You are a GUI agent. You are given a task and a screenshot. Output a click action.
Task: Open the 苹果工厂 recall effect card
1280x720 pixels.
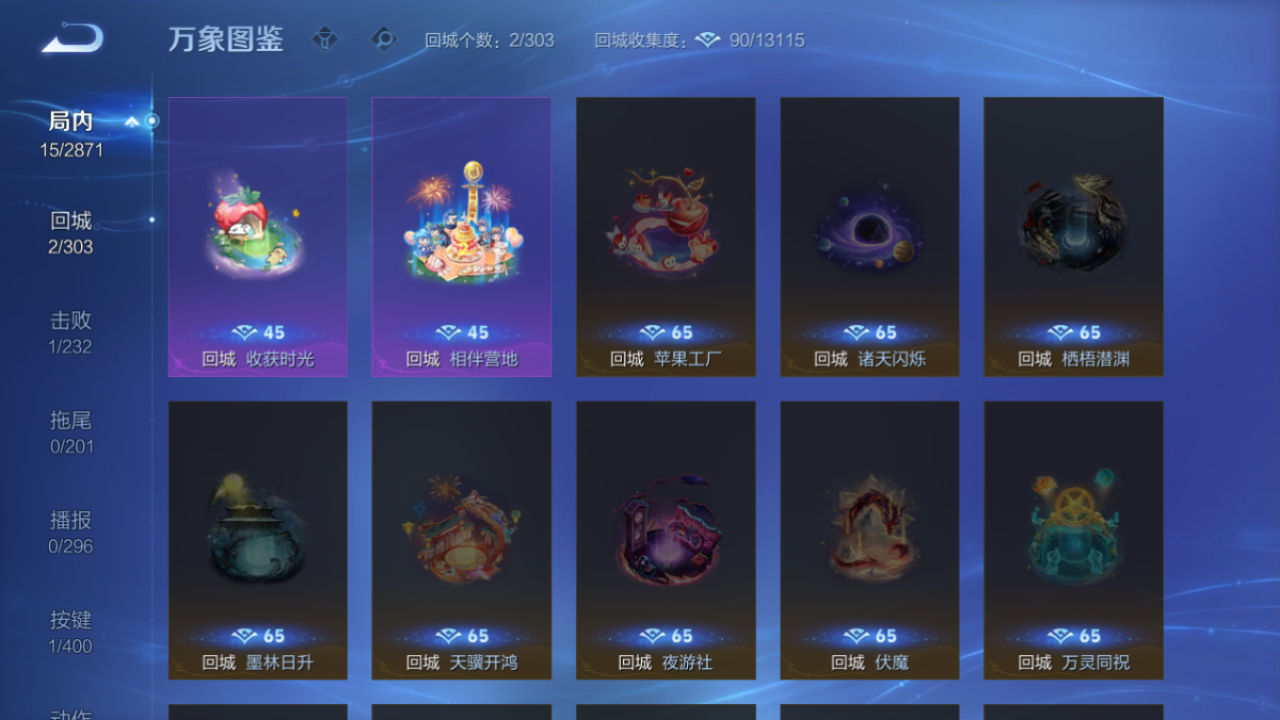pos(665,235)
